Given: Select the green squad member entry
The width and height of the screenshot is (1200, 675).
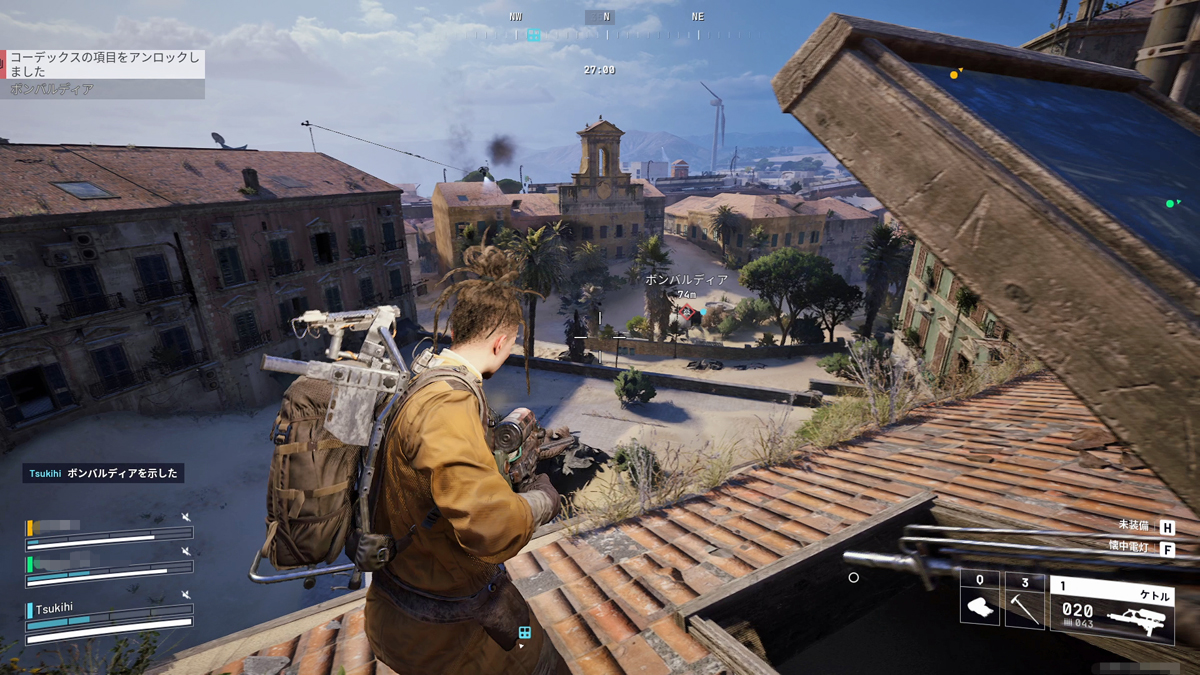Looking at the screenshot, I should pos(108,566).
